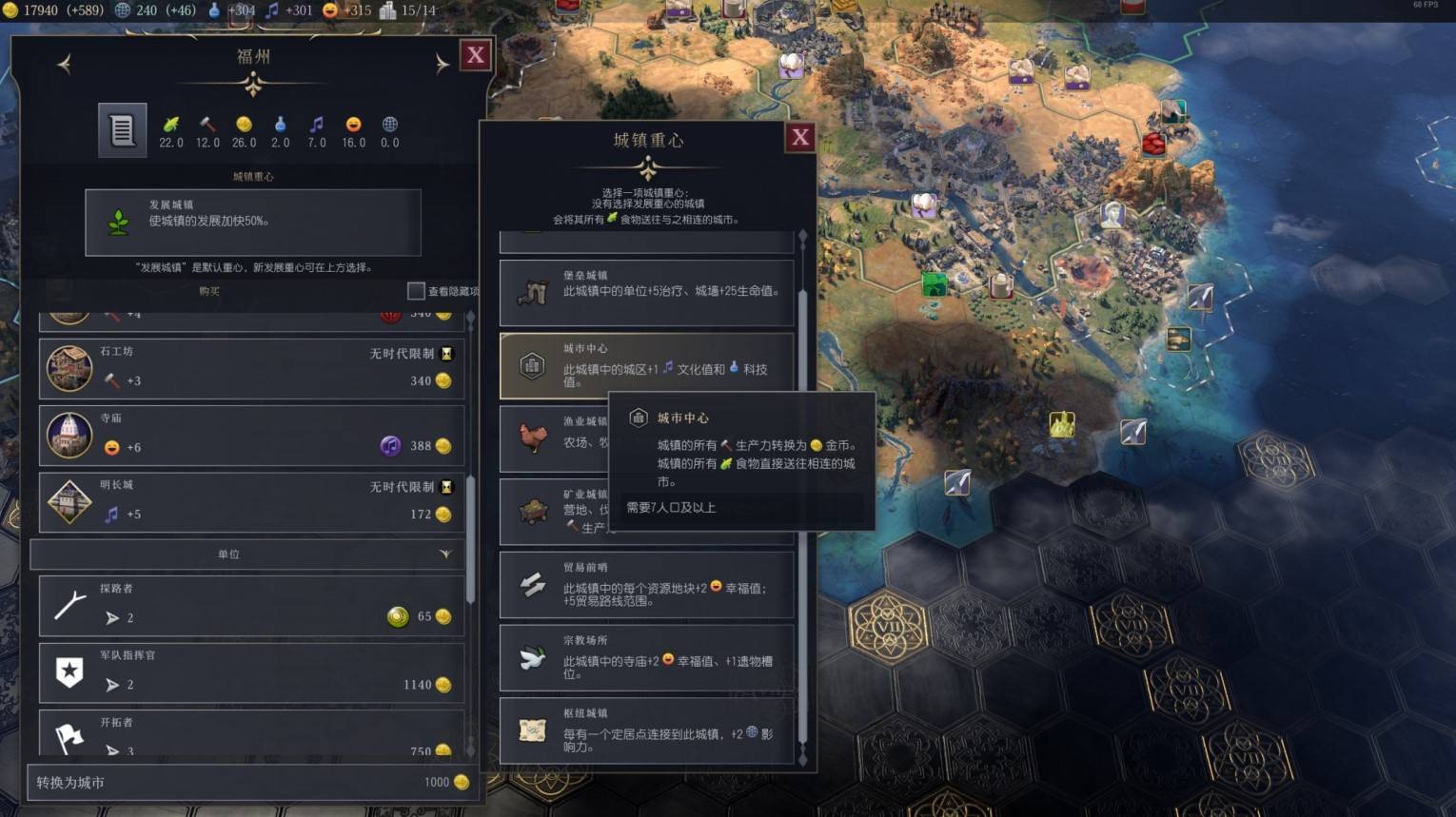Go to the previous settlement arrow

pos(65,64)
